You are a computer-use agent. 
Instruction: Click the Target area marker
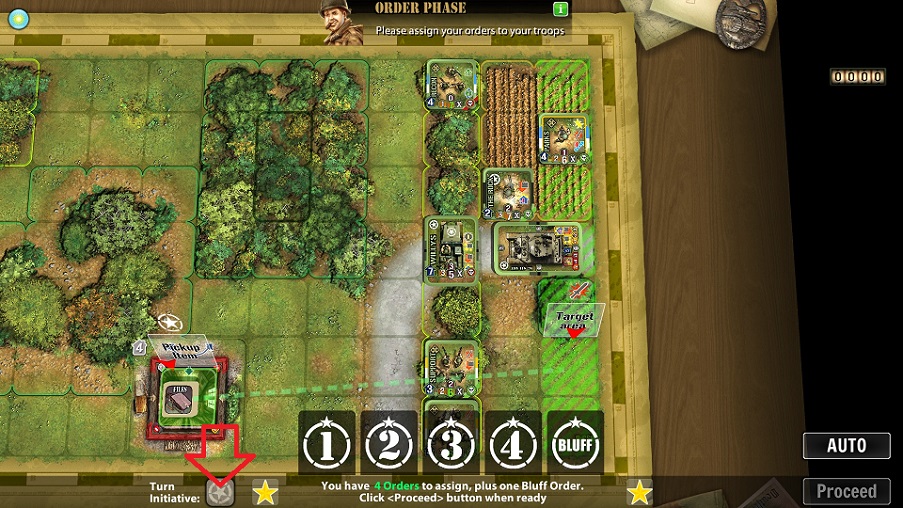coord(574,317)
